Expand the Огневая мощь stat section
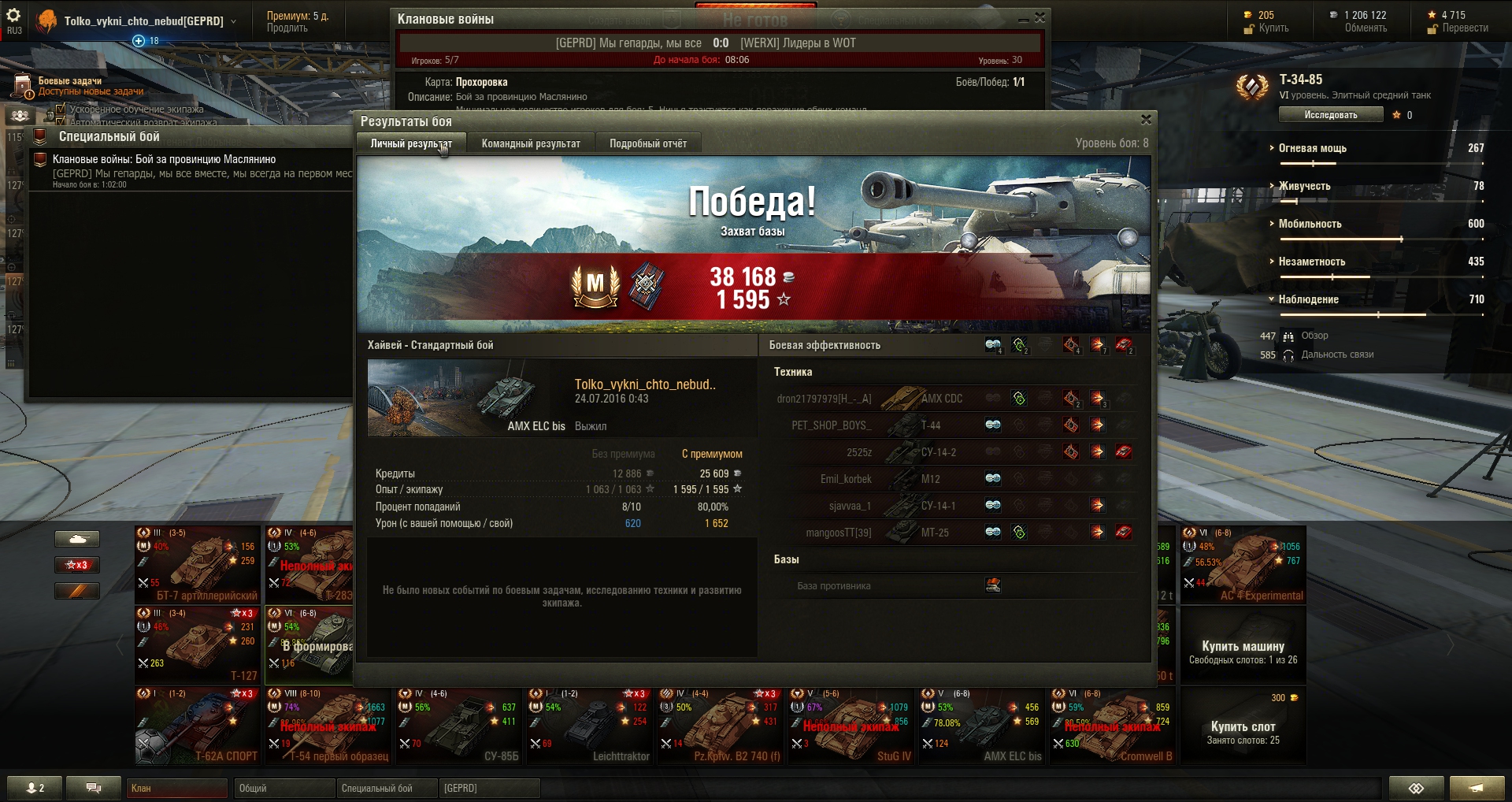This screenshot has width=1512, height=802. click(x=1312, y=148)
